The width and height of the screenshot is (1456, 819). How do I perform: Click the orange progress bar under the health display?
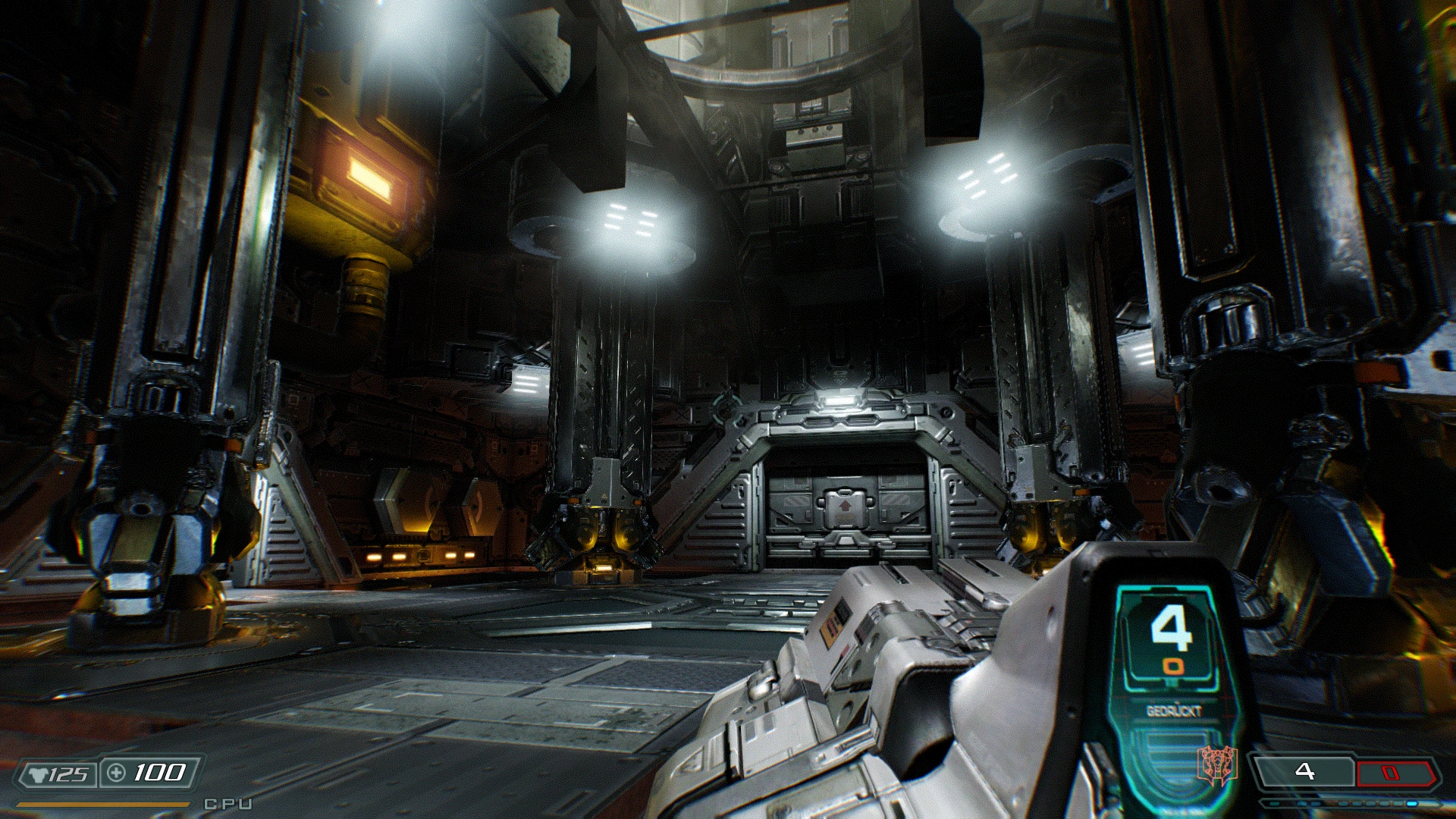point(102,804)
